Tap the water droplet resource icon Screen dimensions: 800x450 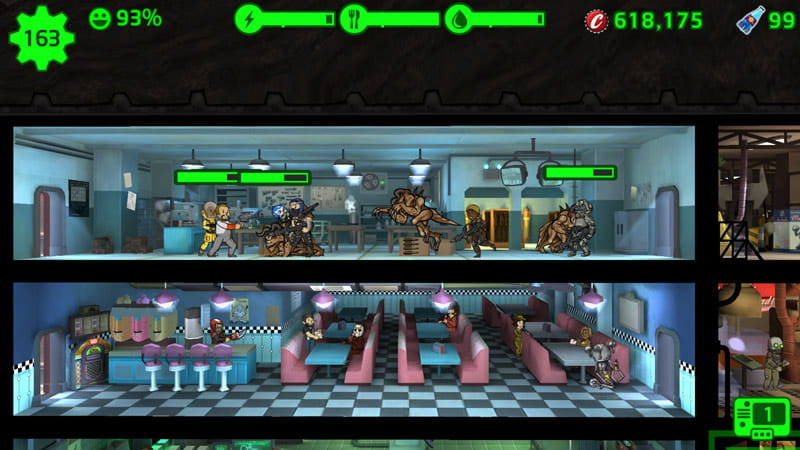459,19
